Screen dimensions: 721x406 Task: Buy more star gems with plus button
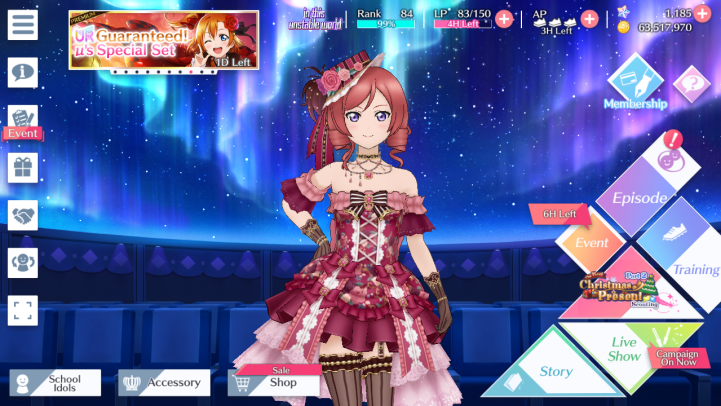coord(702,13)
